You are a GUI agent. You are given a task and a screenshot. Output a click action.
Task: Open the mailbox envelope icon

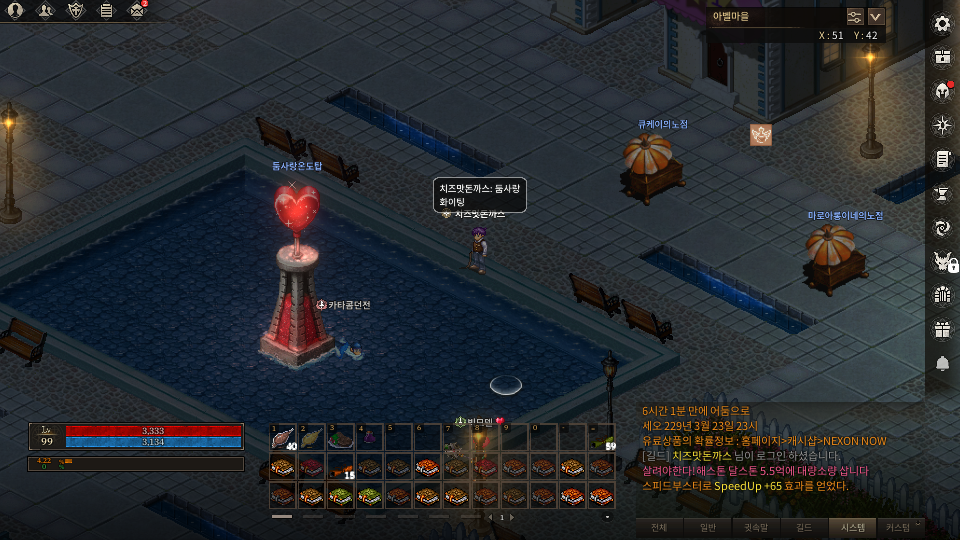pos(137,11)
